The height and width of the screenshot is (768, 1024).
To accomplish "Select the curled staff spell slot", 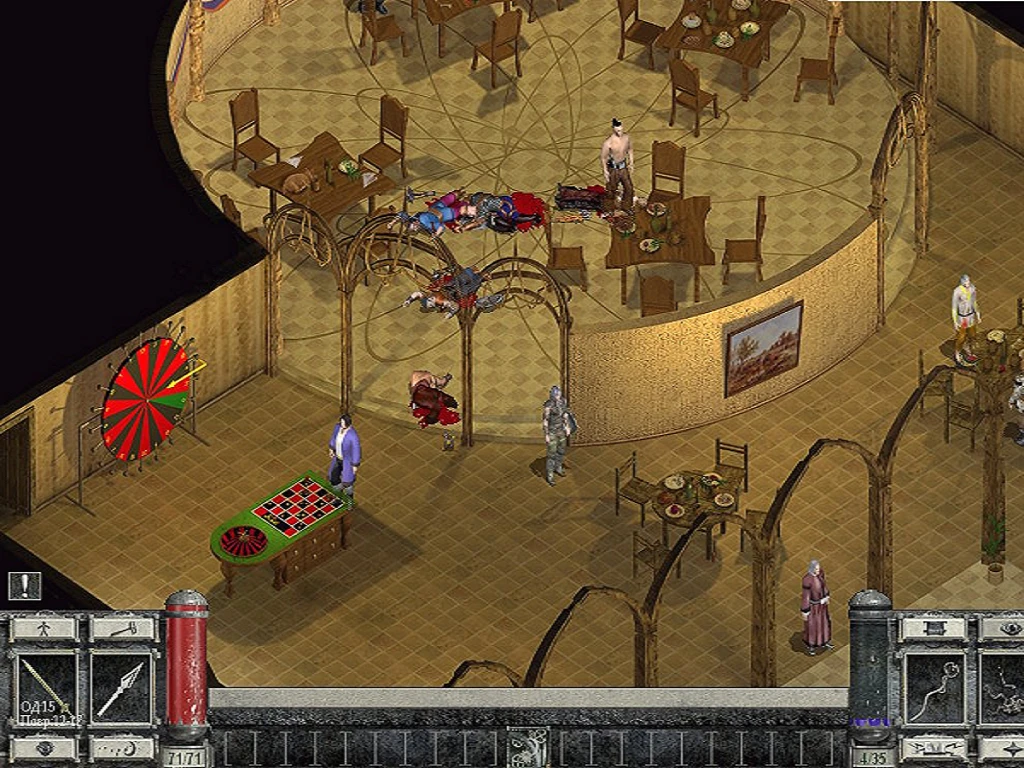I will click(x=934, y=688).
